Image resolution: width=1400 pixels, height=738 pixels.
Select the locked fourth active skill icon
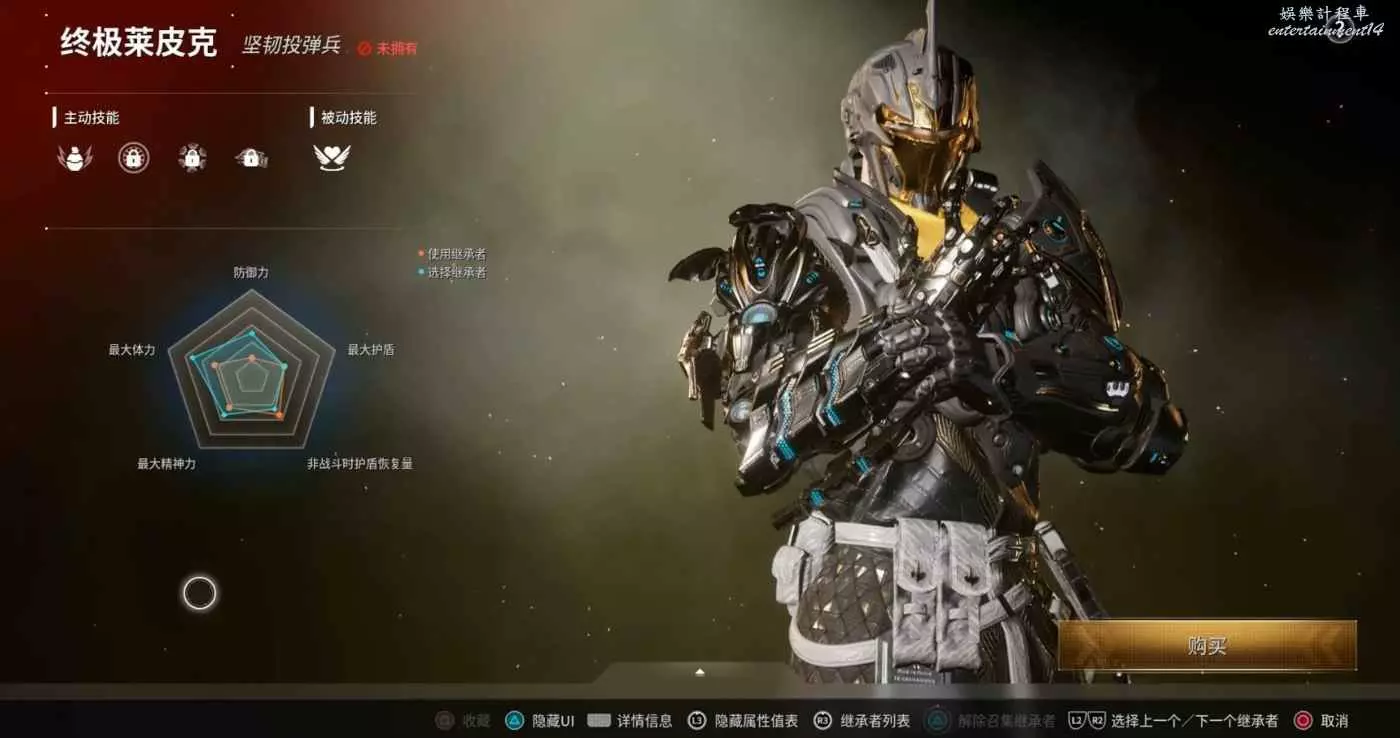[251, 157]
